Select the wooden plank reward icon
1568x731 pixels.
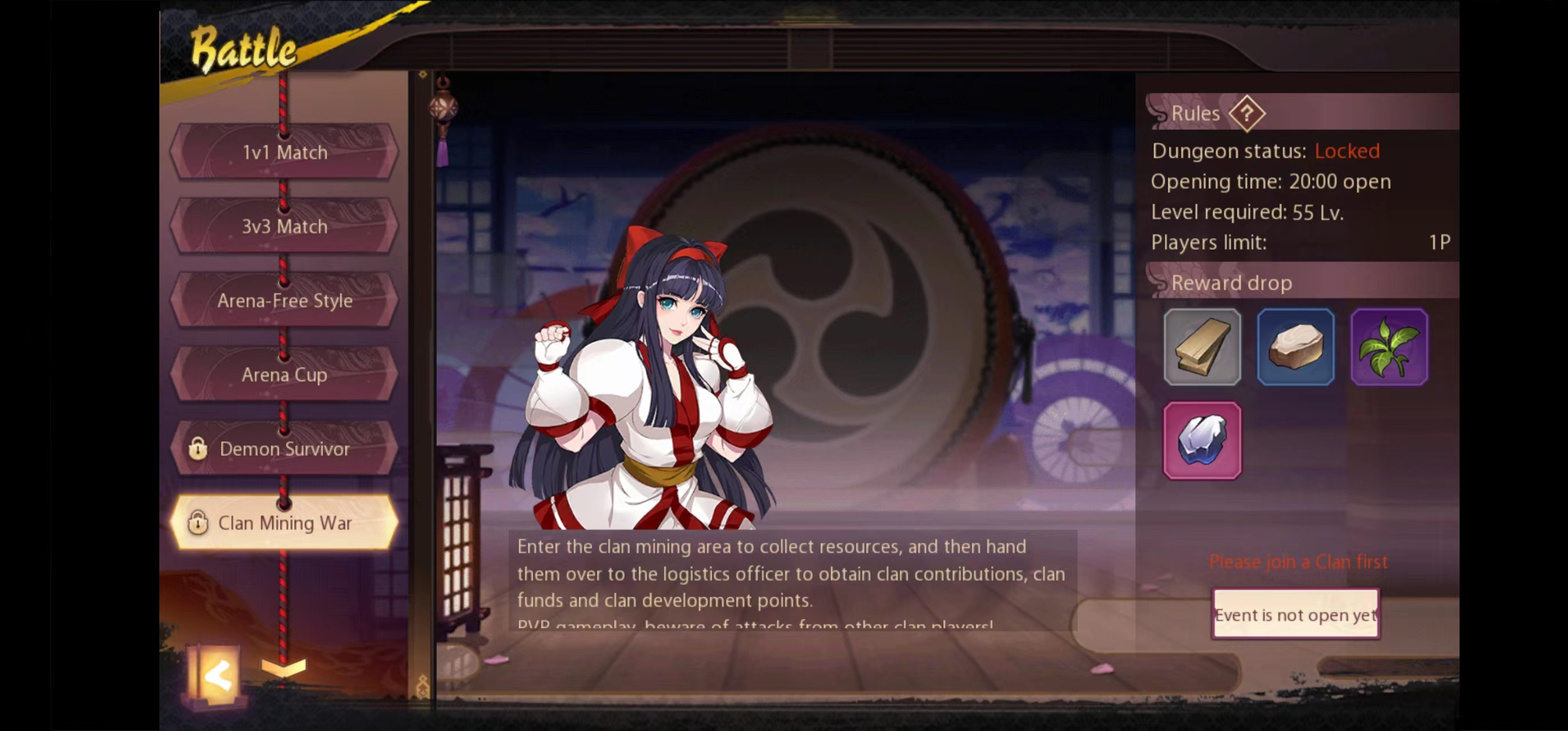point(1203,347)
